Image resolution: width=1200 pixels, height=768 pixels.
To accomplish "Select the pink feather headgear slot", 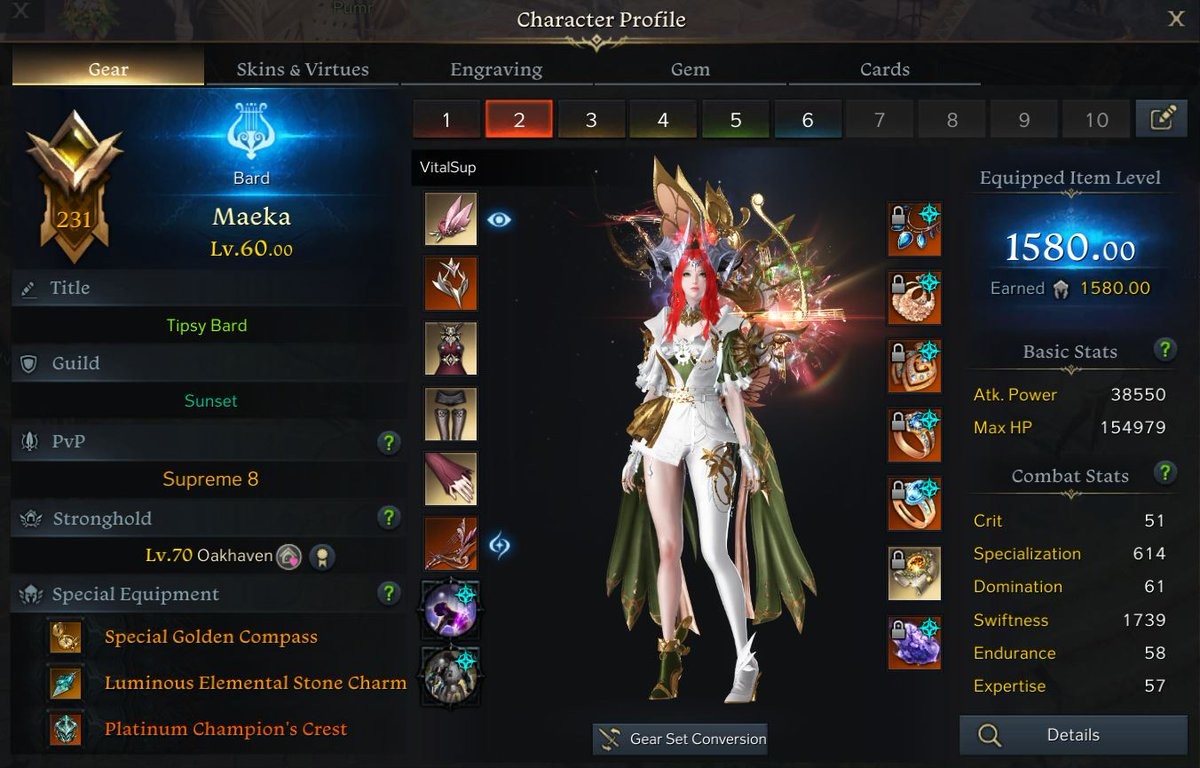I will [451, 219].
